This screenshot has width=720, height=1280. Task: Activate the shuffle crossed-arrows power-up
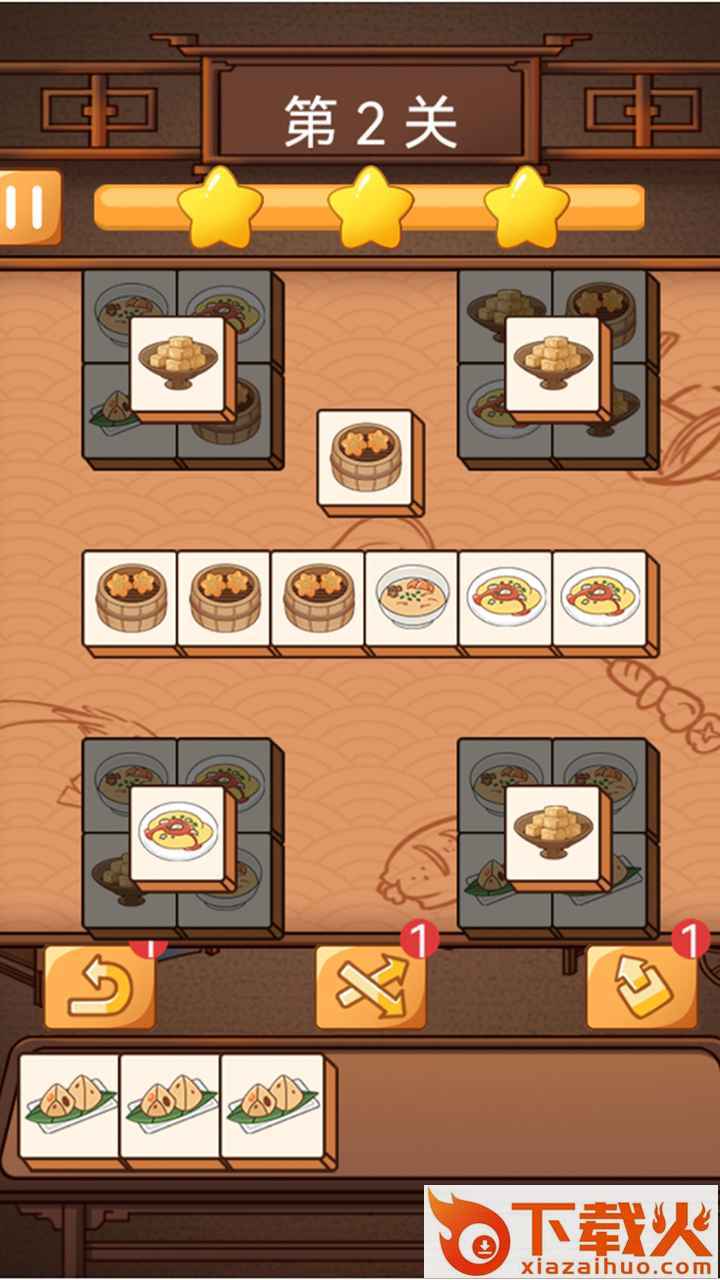point(370,985)
